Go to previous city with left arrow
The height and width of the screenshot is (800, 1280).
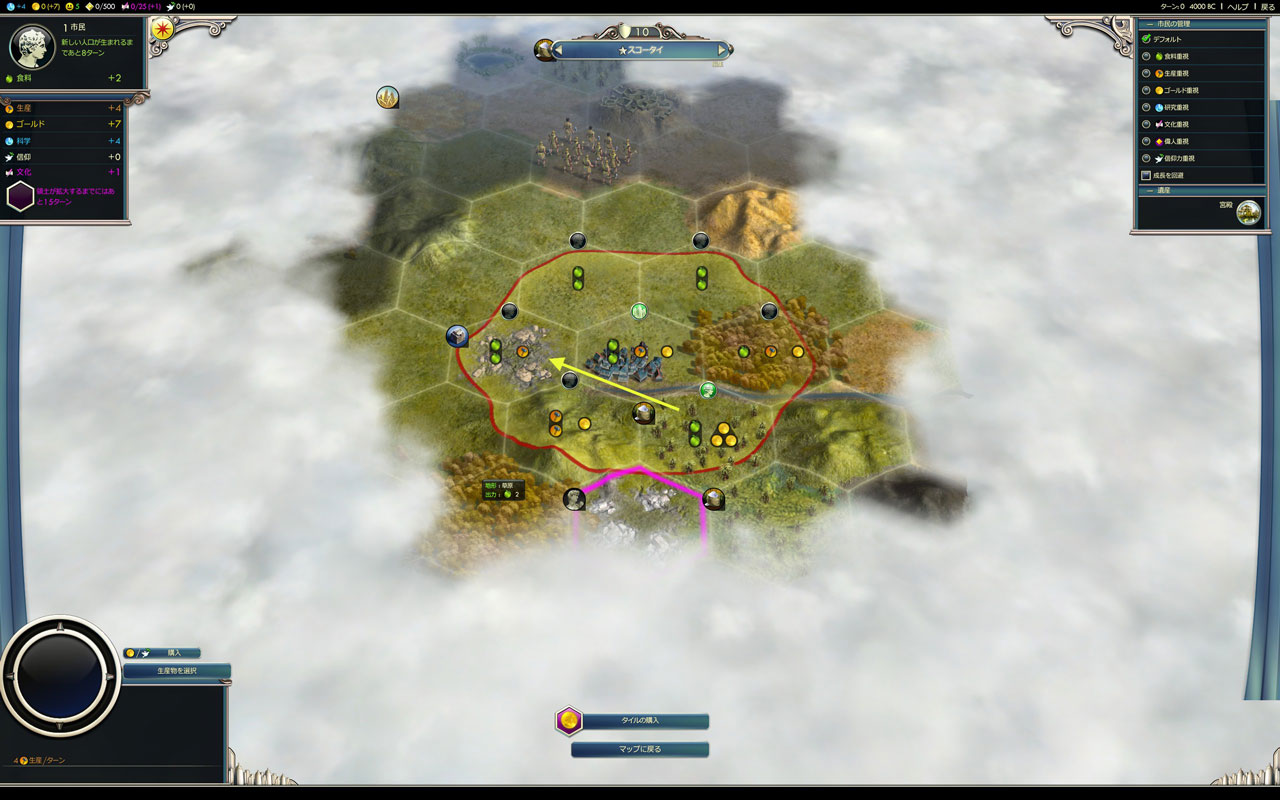(559, 50)
